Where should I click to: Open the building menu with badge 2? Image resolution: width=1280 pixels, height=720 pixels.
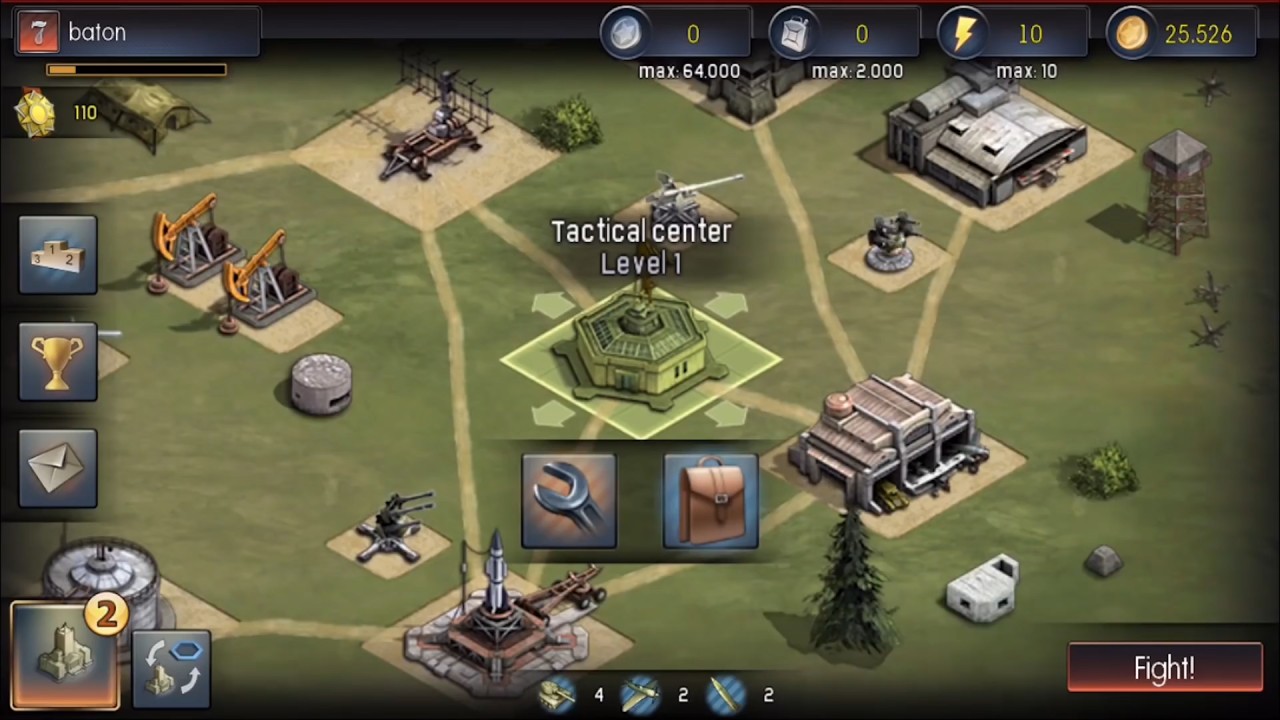66,655
